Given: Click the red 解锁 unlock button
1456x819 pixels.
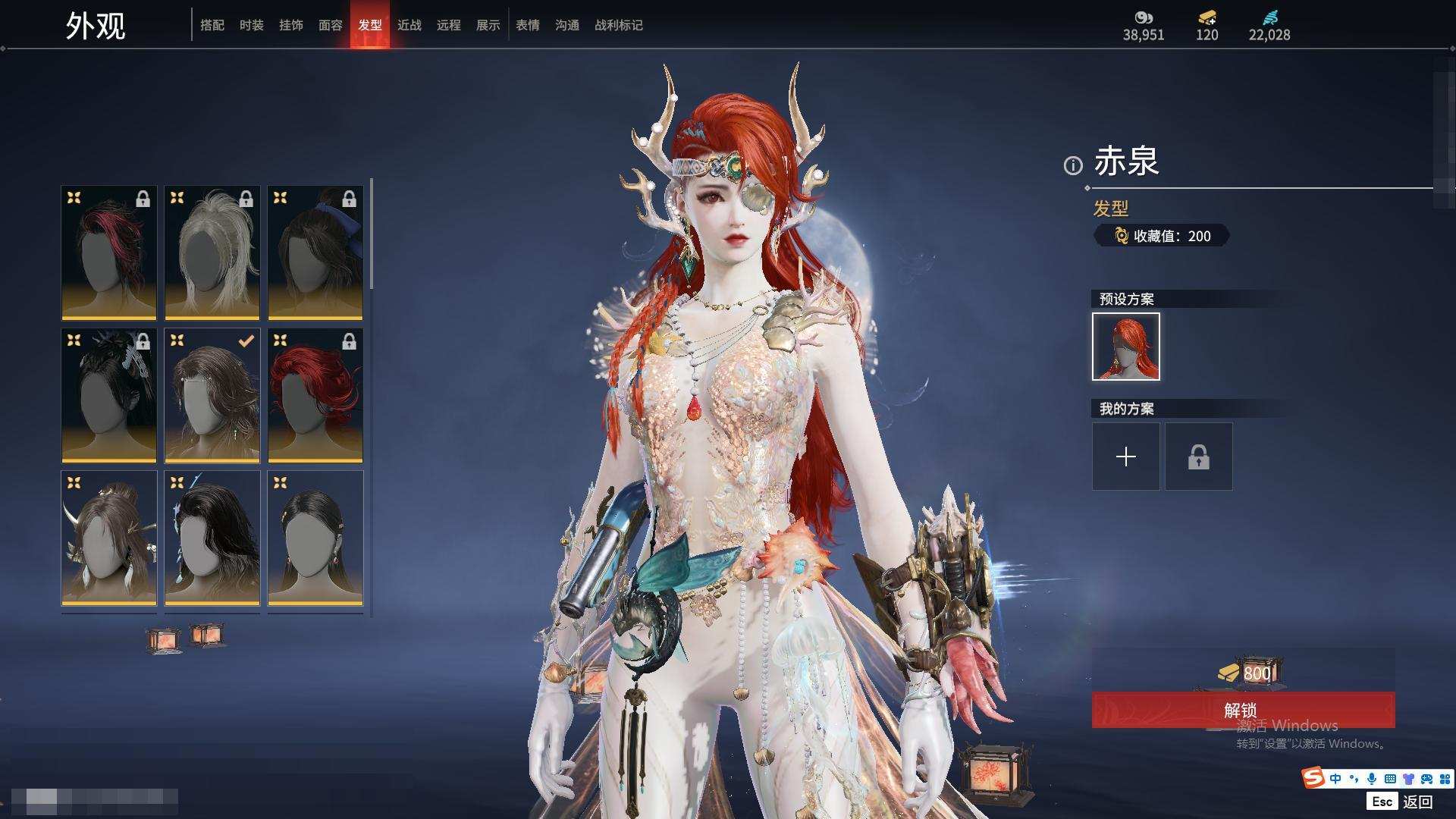Looking at the screenshot, I should coord(1242,710).
